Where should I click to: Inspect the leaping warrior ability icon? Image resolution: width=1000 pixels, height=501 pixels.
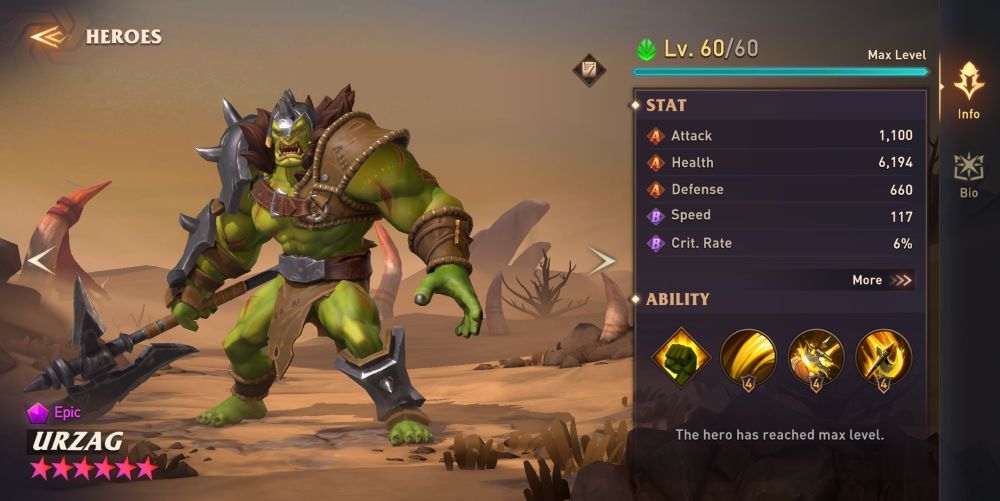coord(816,357)
